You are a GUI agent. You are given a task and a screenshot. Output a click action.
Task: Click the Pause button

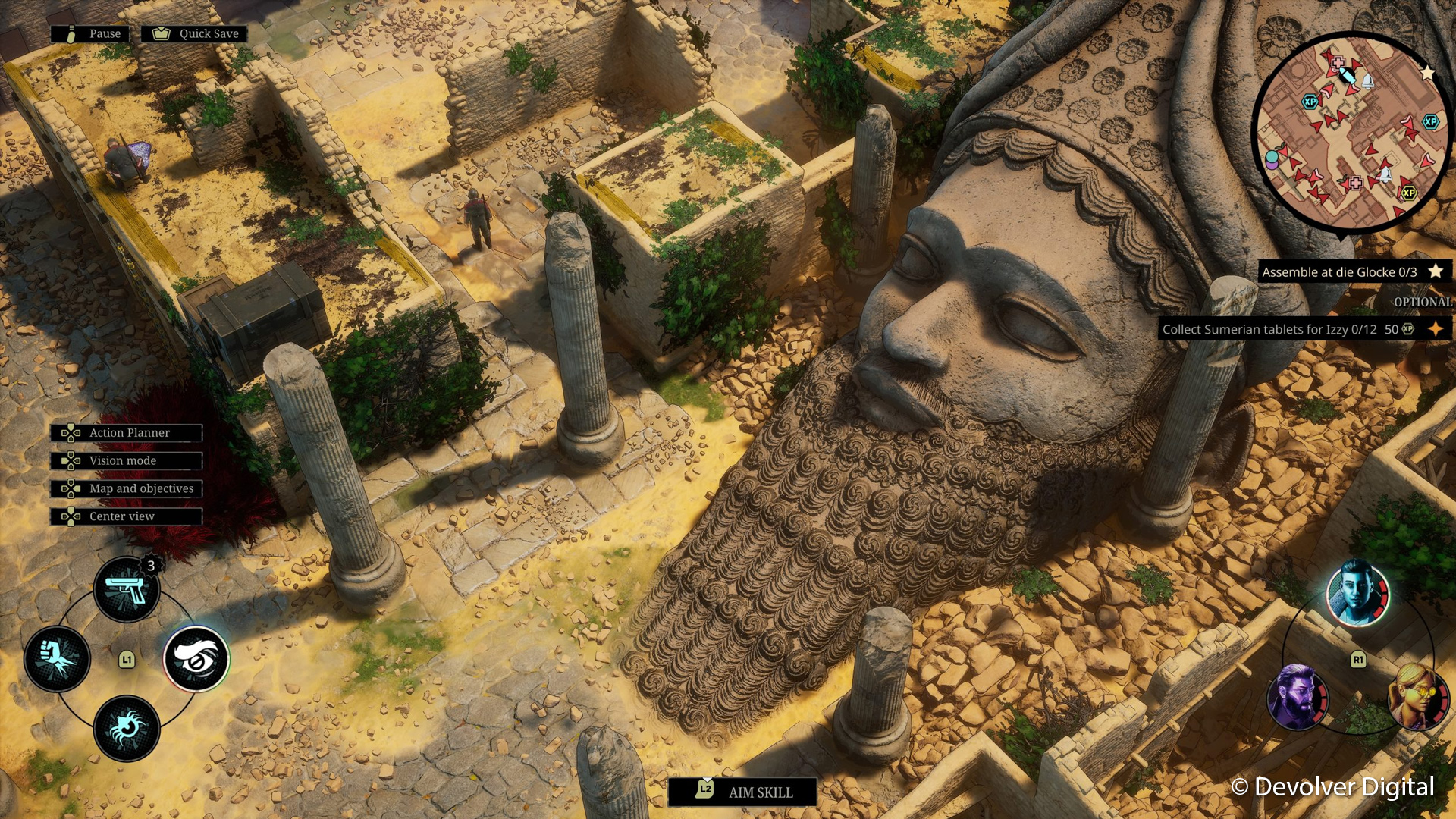[90, 33]
